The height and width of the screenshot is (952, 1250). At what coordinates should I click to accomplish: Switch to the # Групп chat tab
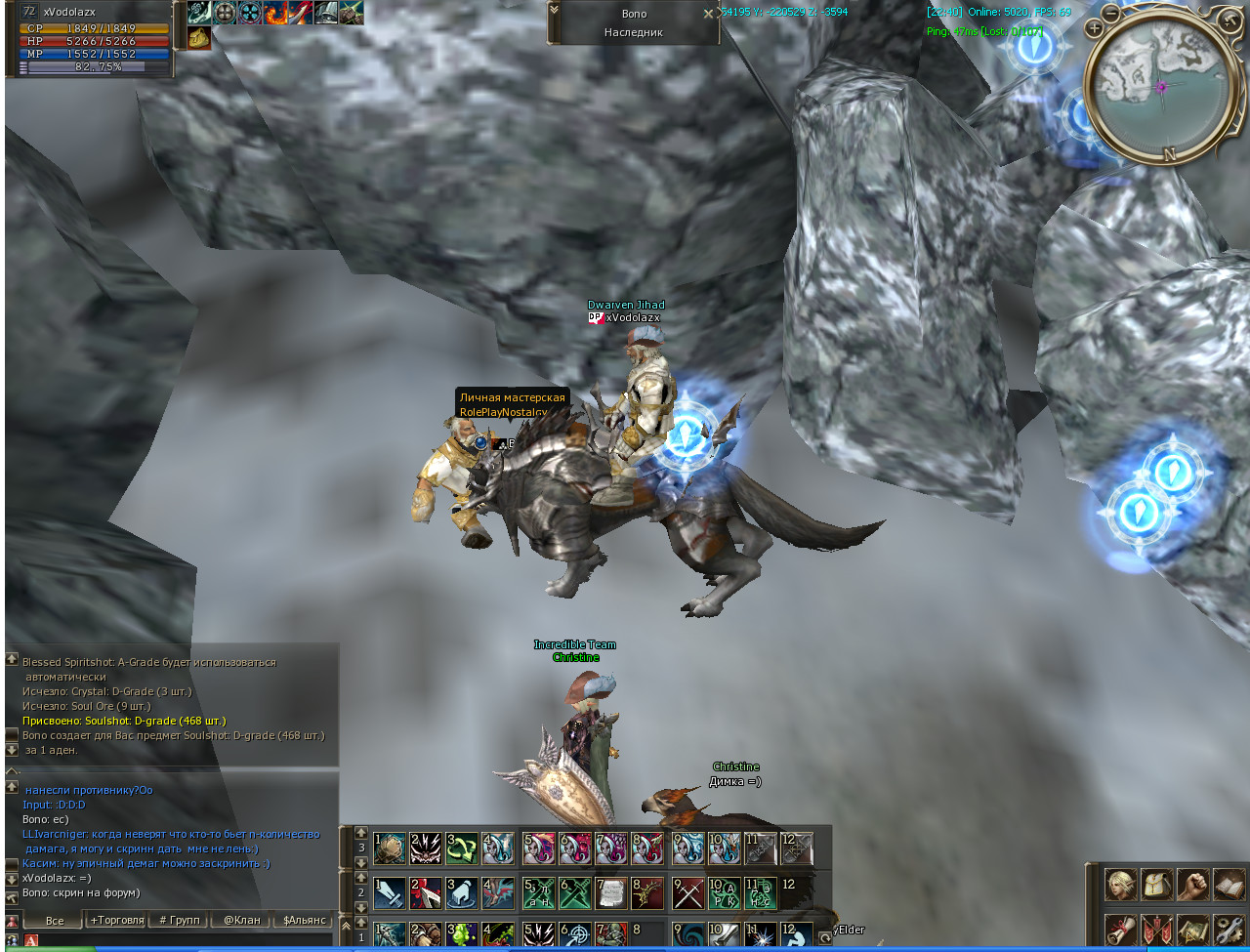[179, 920]
